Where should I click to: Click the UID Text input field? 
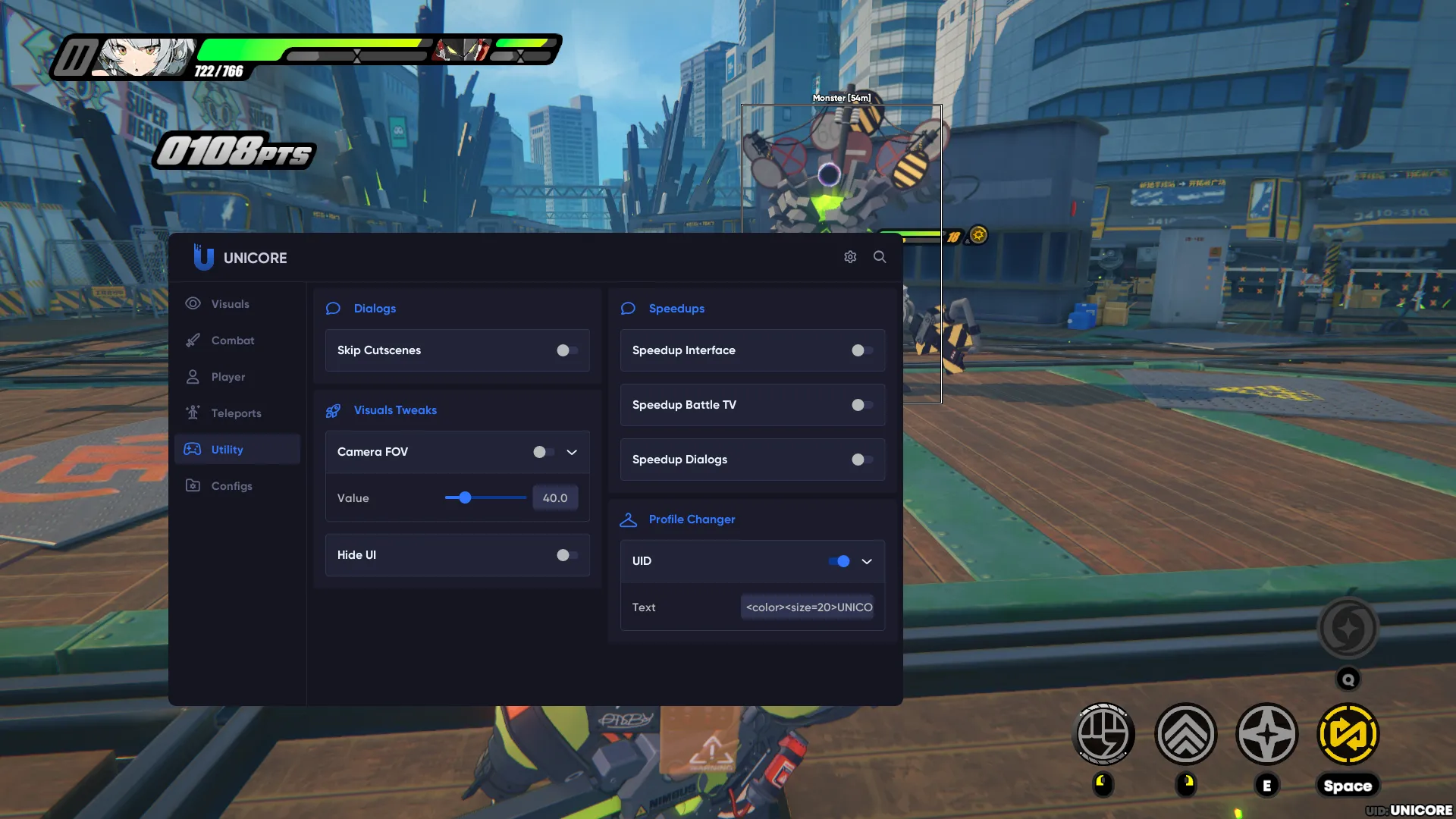808,607
